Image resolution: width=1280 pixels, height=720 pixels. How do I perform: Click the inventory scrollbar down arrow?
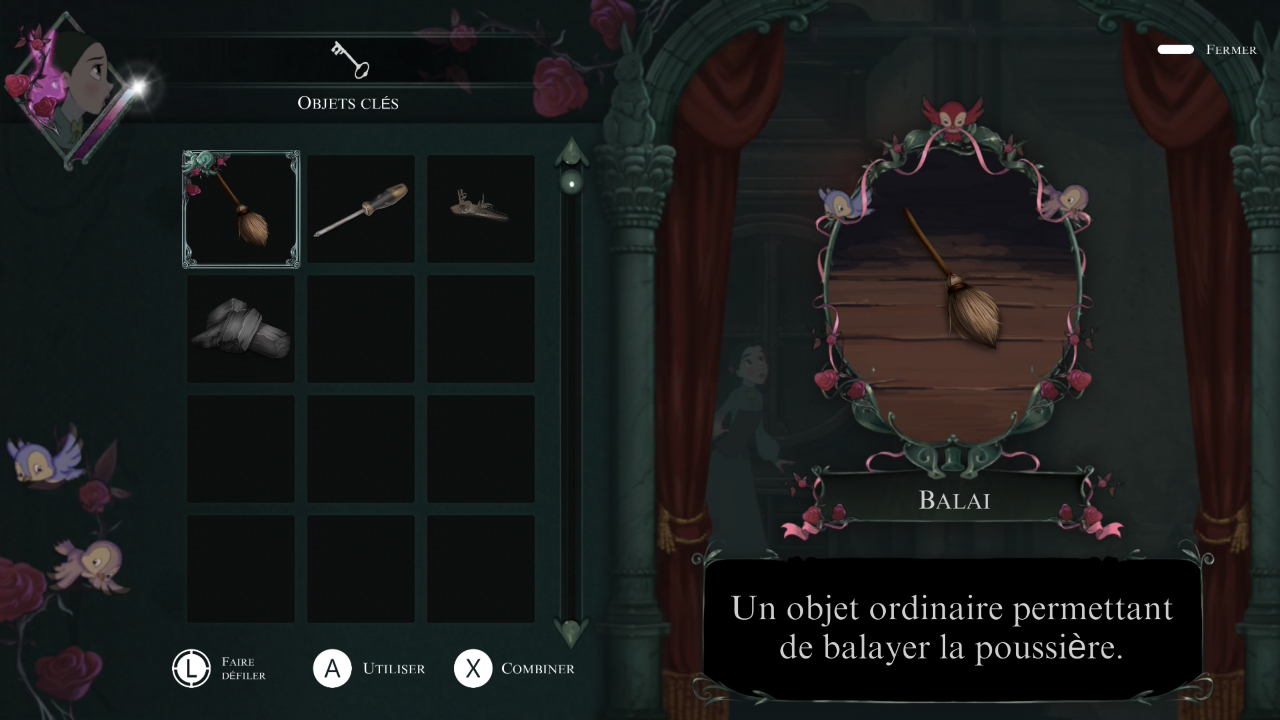click(x=572, y=631)
